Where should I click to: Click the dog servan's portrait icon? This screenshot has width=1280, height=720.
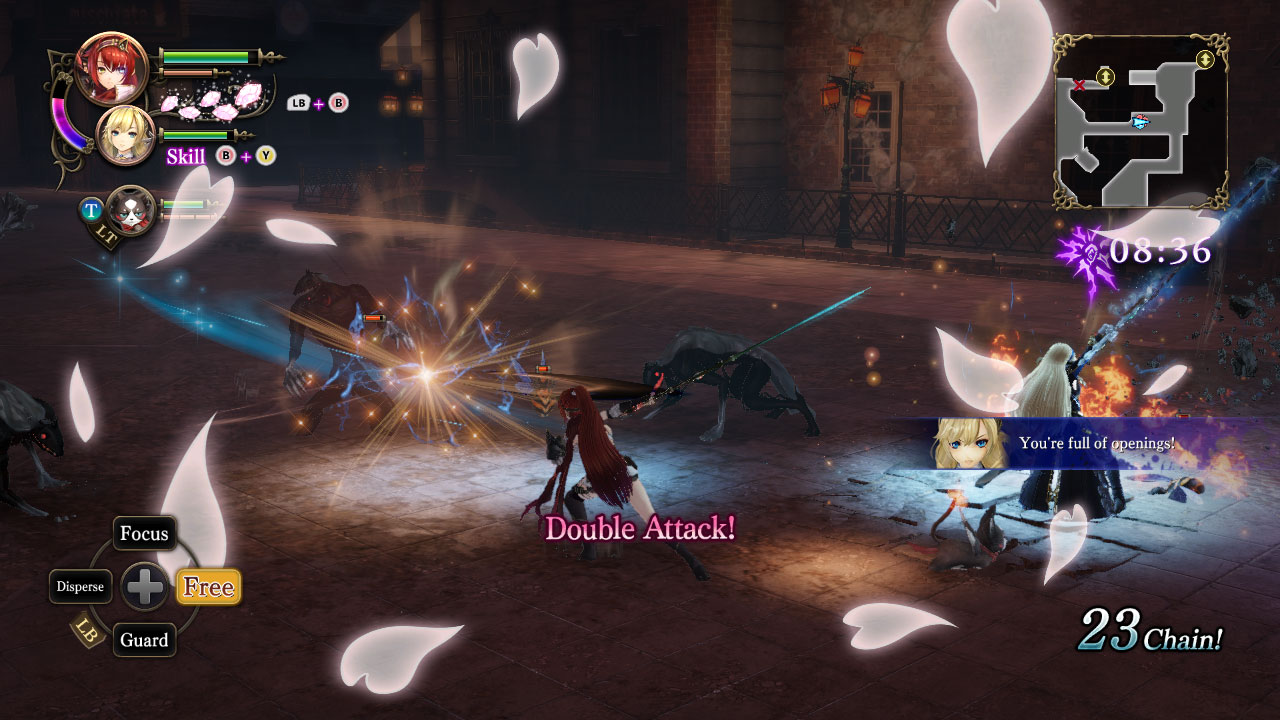[130, 214]
